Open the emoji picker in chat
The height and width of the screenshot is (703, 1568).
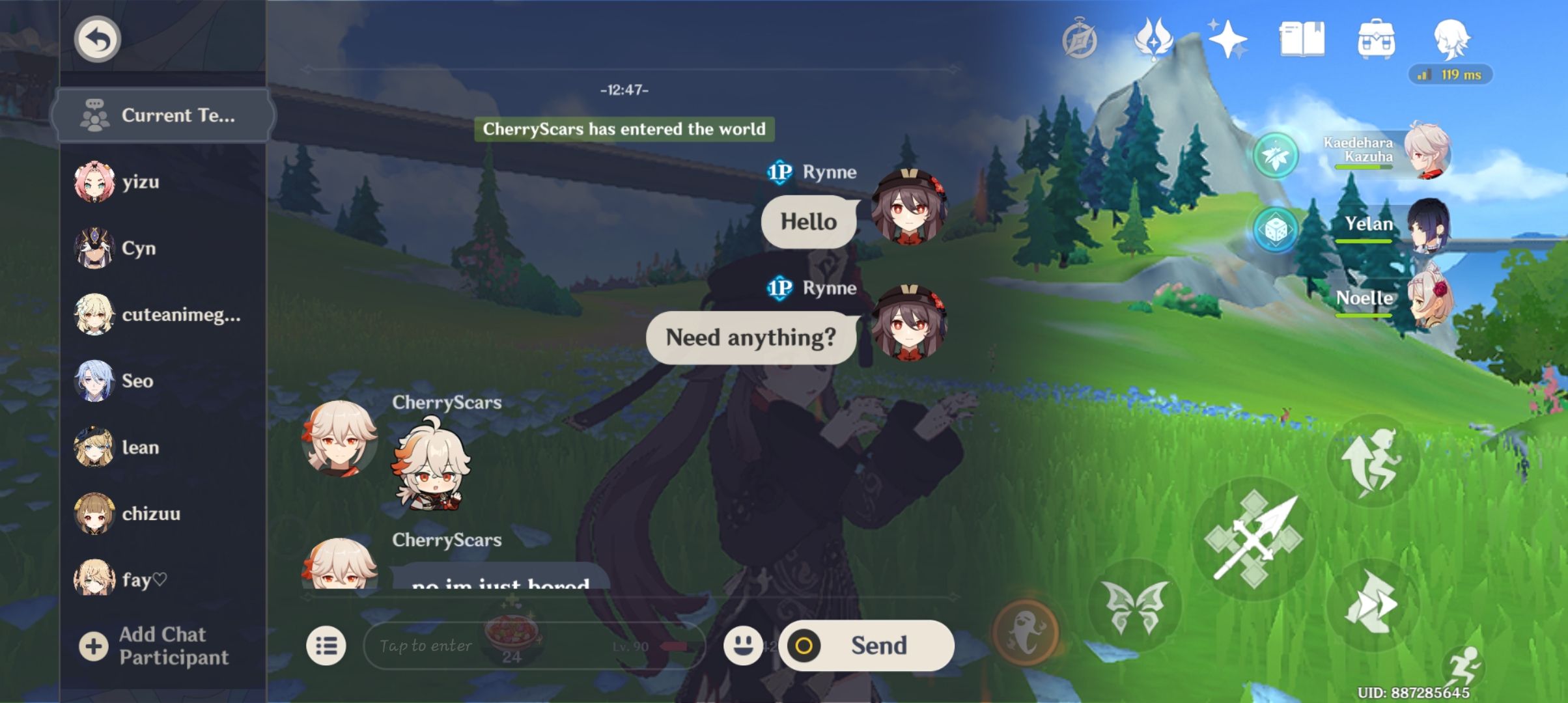(x=742, y=646)
